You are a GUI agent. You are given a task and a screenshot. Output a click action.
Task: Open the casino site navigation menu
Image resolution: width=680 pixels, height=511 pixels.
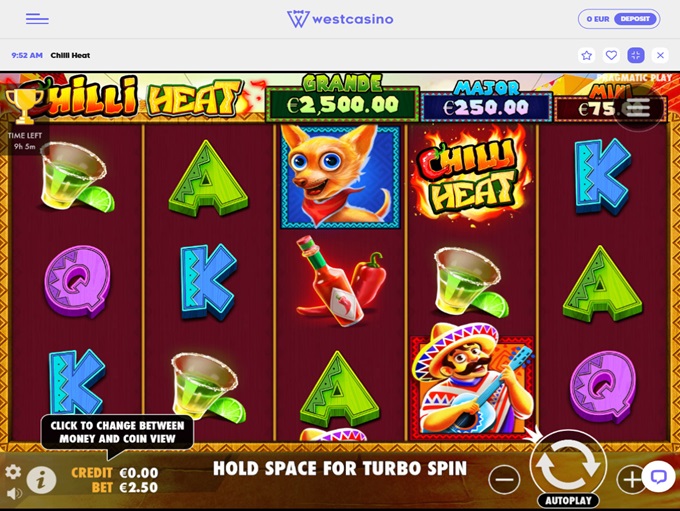tap(37, 19)
